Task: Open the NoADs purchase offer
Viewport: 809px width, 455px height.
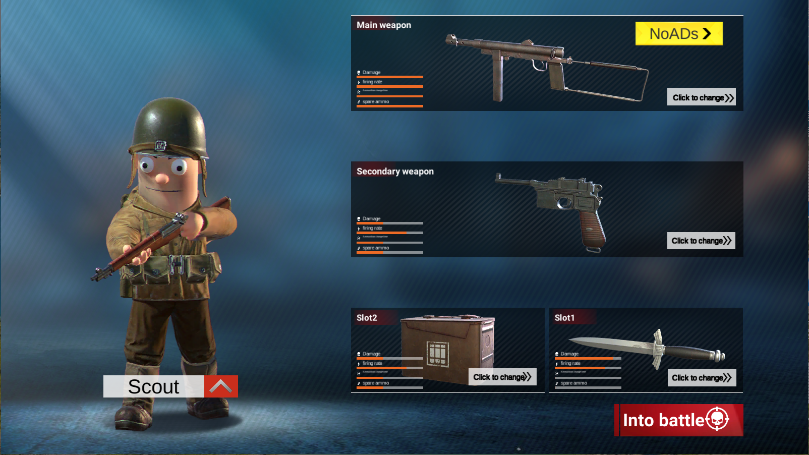Action: [x=679, y=34]
